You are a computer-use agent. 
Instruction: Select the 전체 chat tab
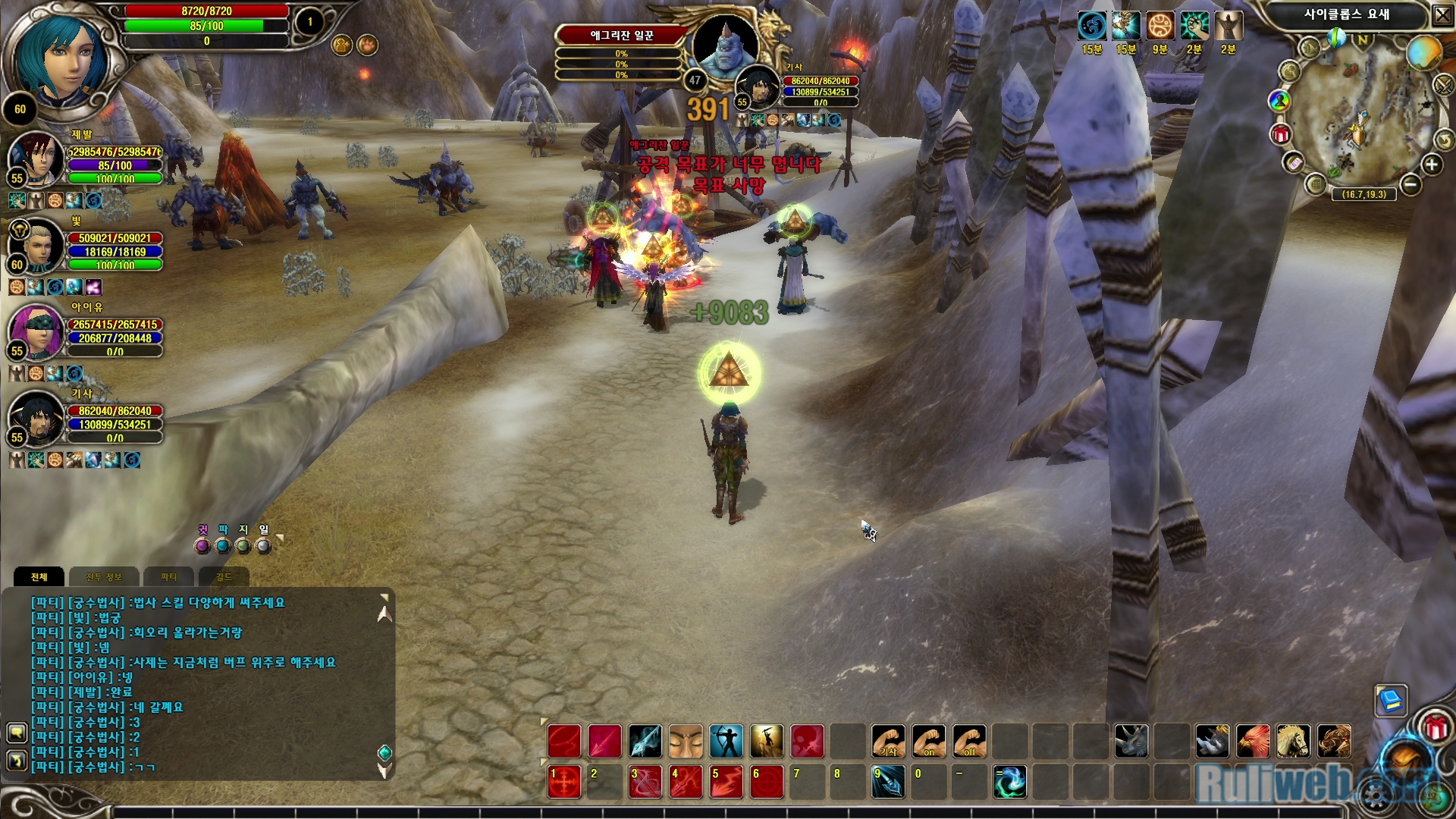coord(39,577)
